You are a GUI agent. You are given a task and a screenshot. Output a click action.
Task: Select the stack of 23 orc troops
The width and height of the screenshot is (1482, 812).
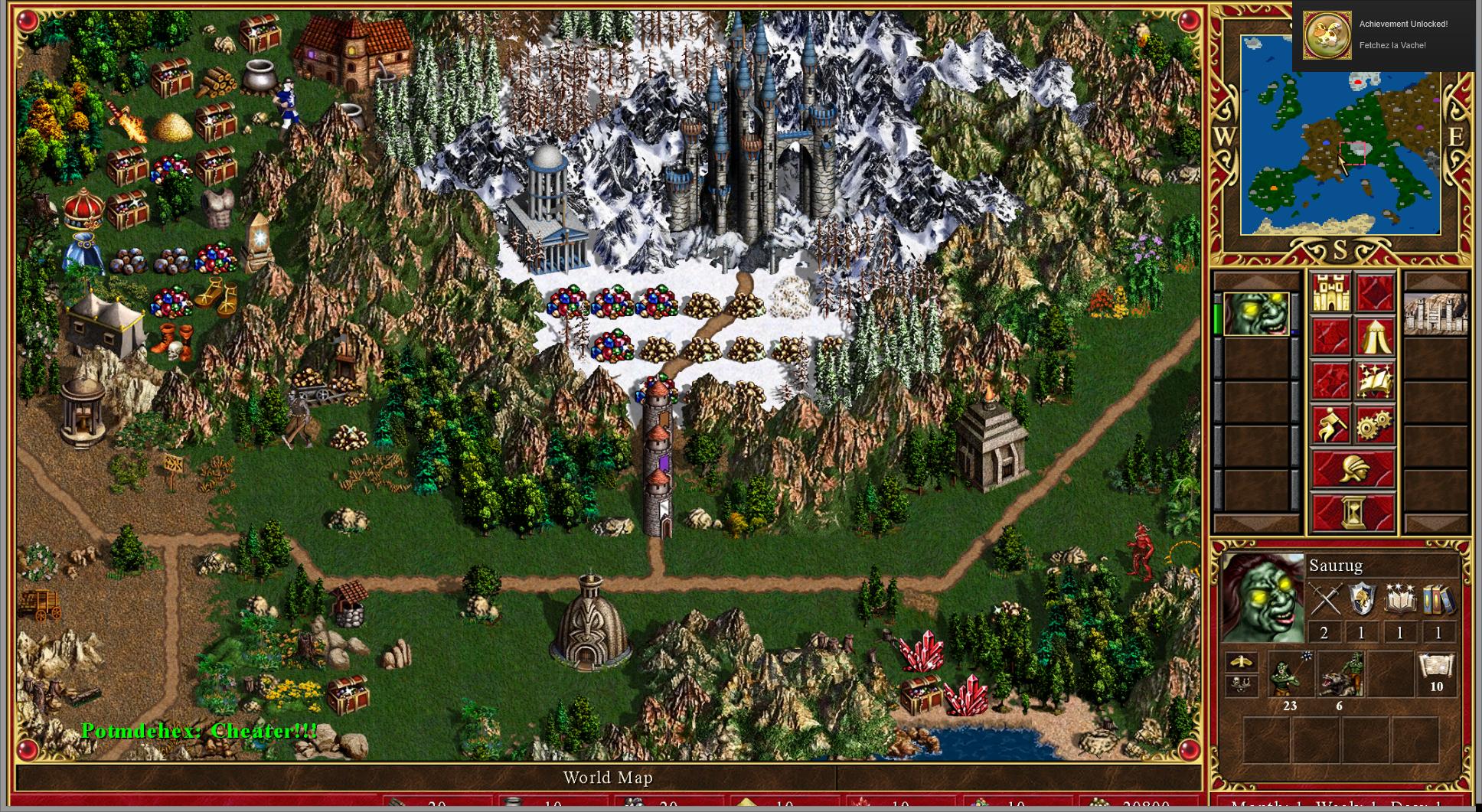pyautogui.click(x=1290, y=674)
